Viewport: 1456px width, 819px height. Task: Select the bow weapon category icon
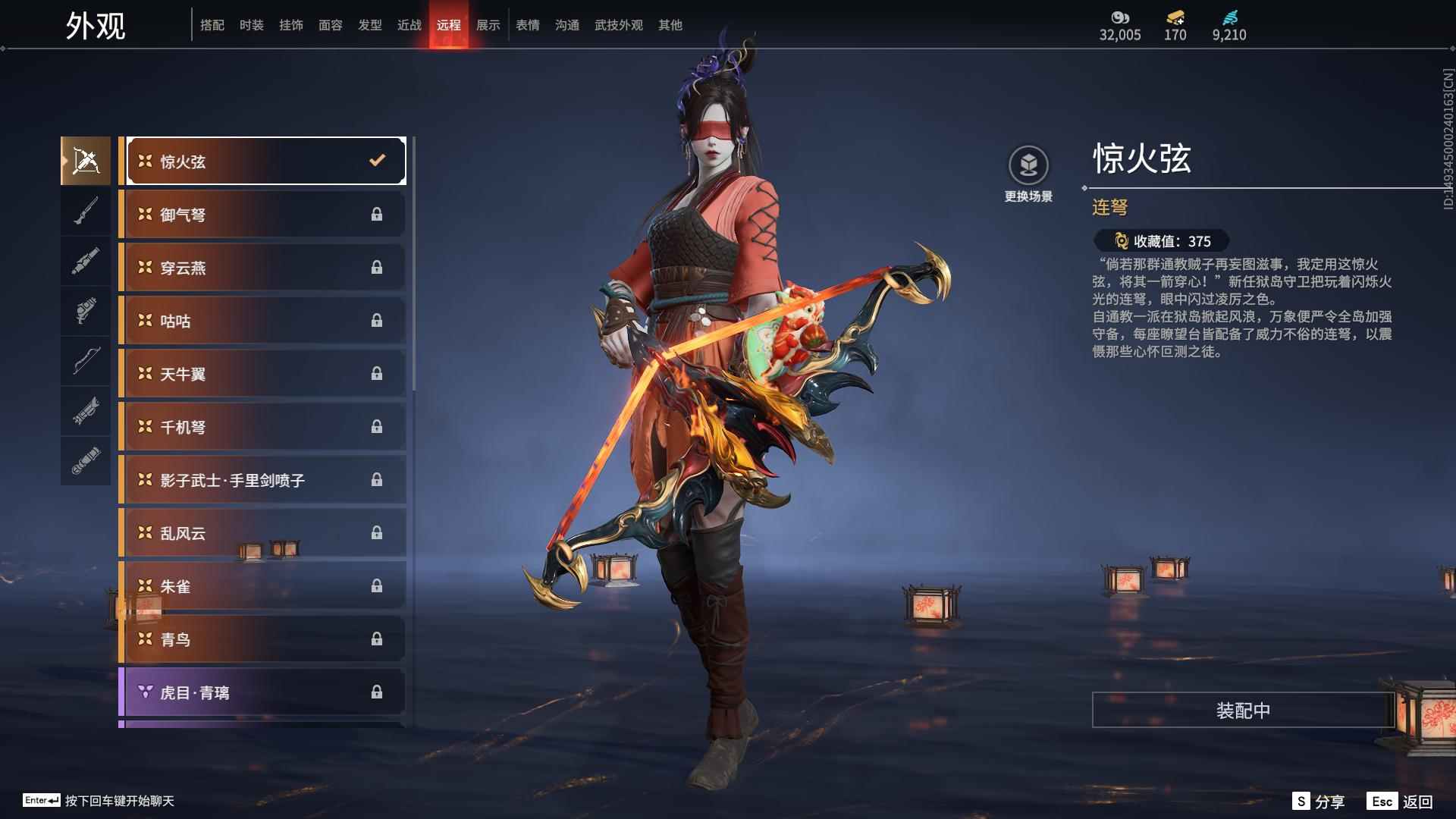(86, 362)
